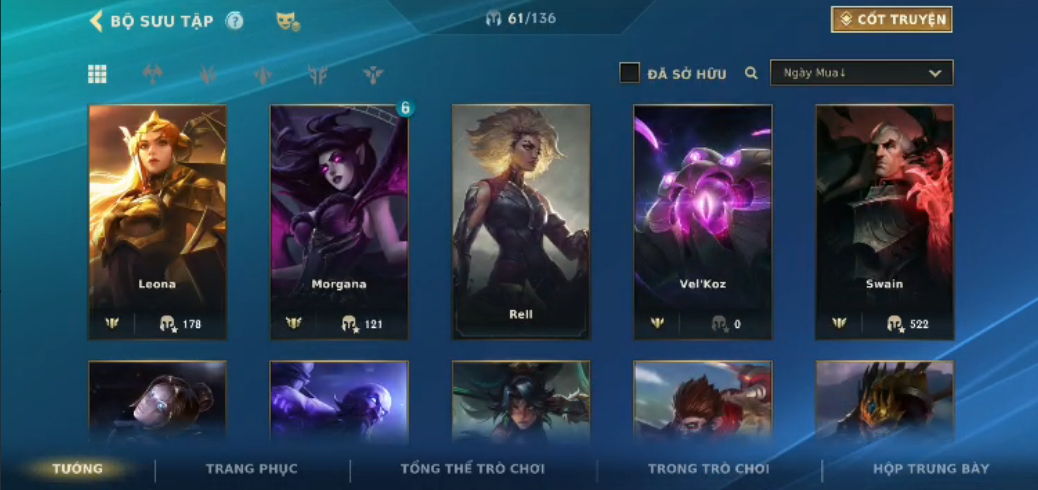Open the help question mark icon
This screenshot has width=1038, height=490.
pos(235,21)
